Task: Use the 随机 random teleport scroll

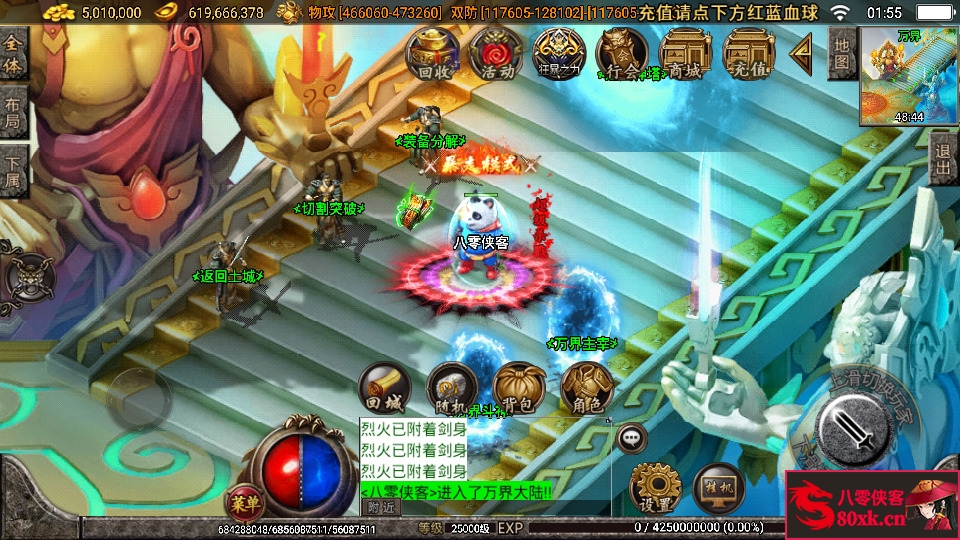Action: pyautogui.click(x=451, y=388)
